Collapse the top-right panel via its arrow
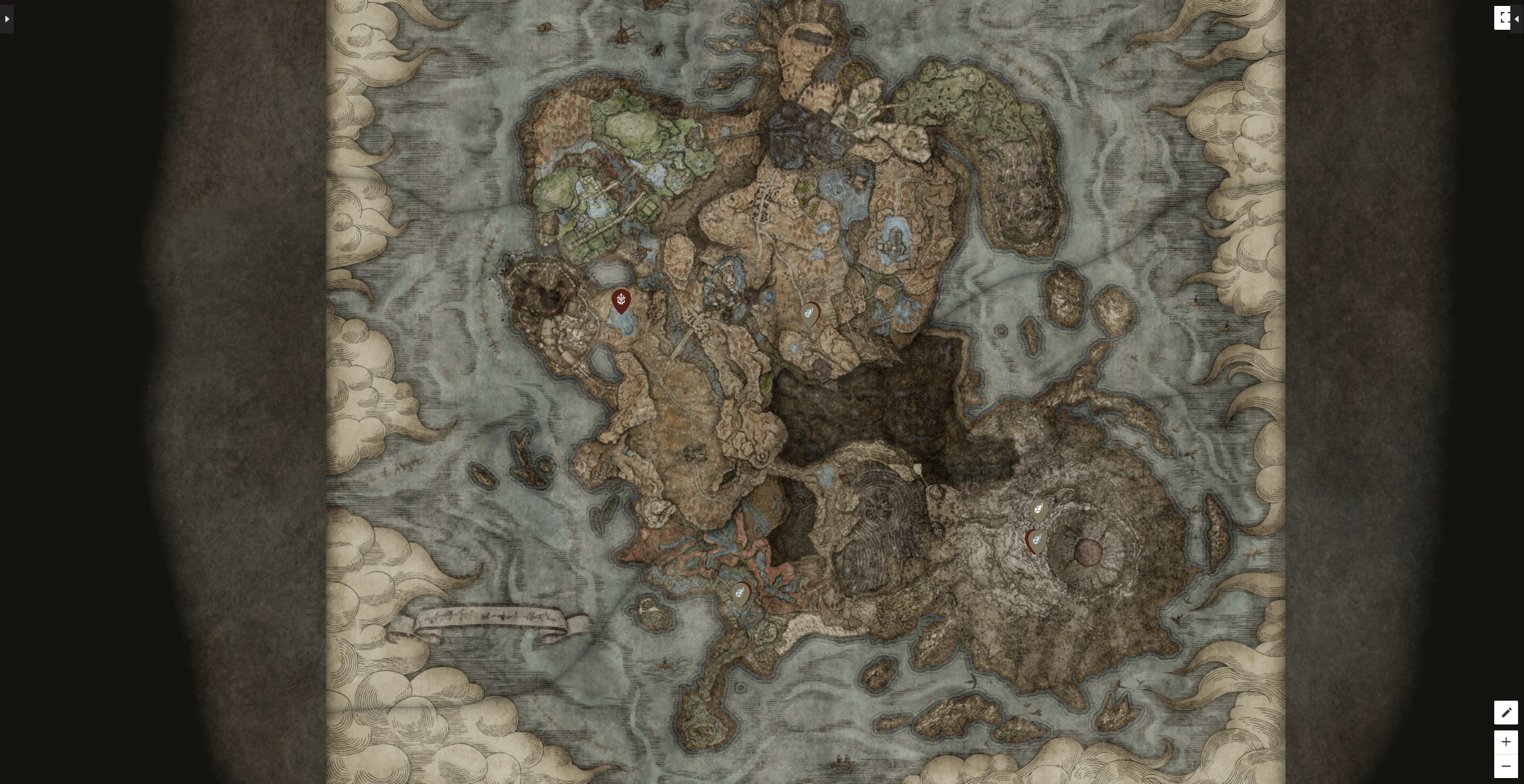 [x=1518, y=18]
